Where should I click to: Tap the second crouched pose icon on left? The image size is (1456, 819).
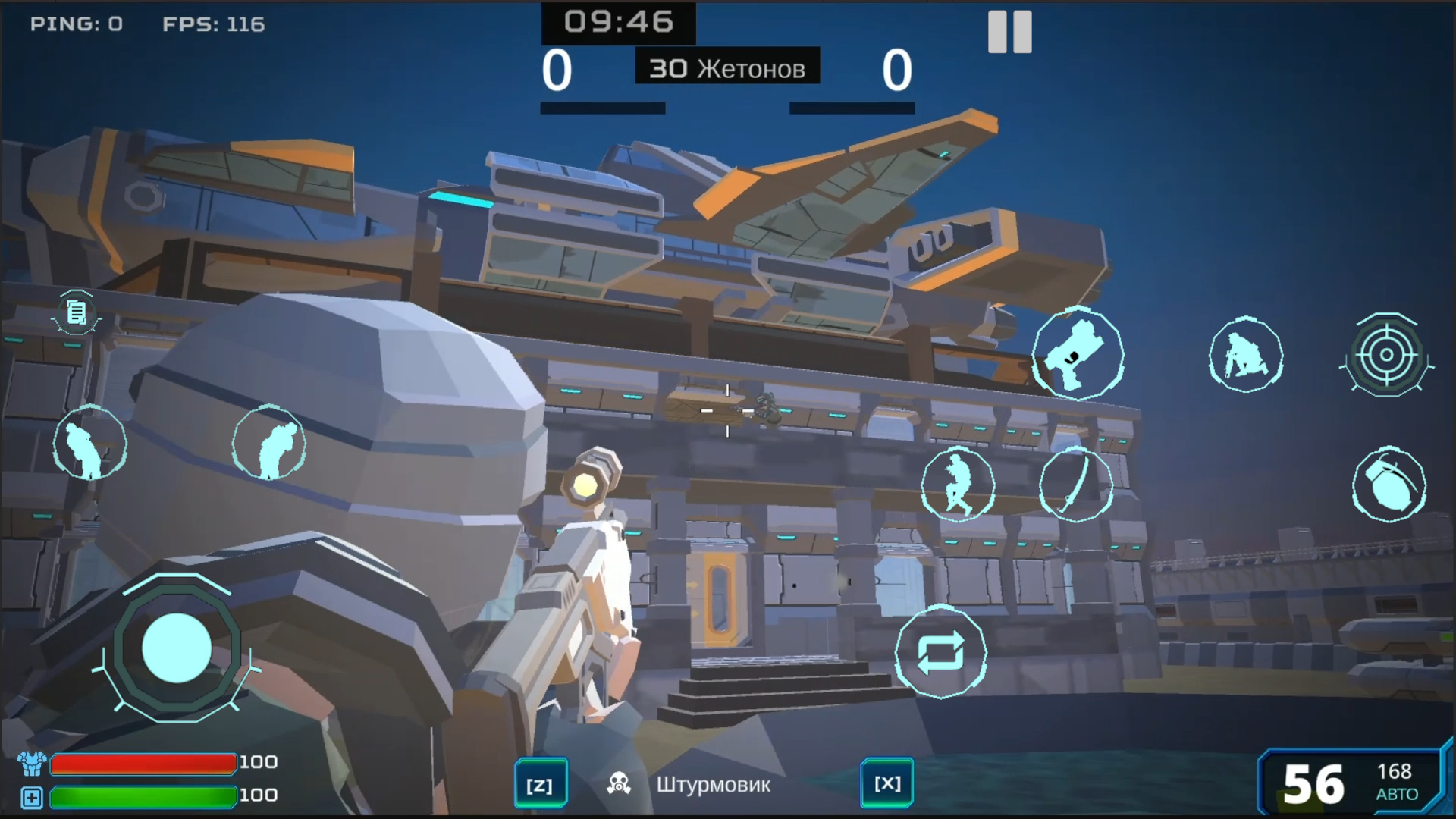click(270, 444)
